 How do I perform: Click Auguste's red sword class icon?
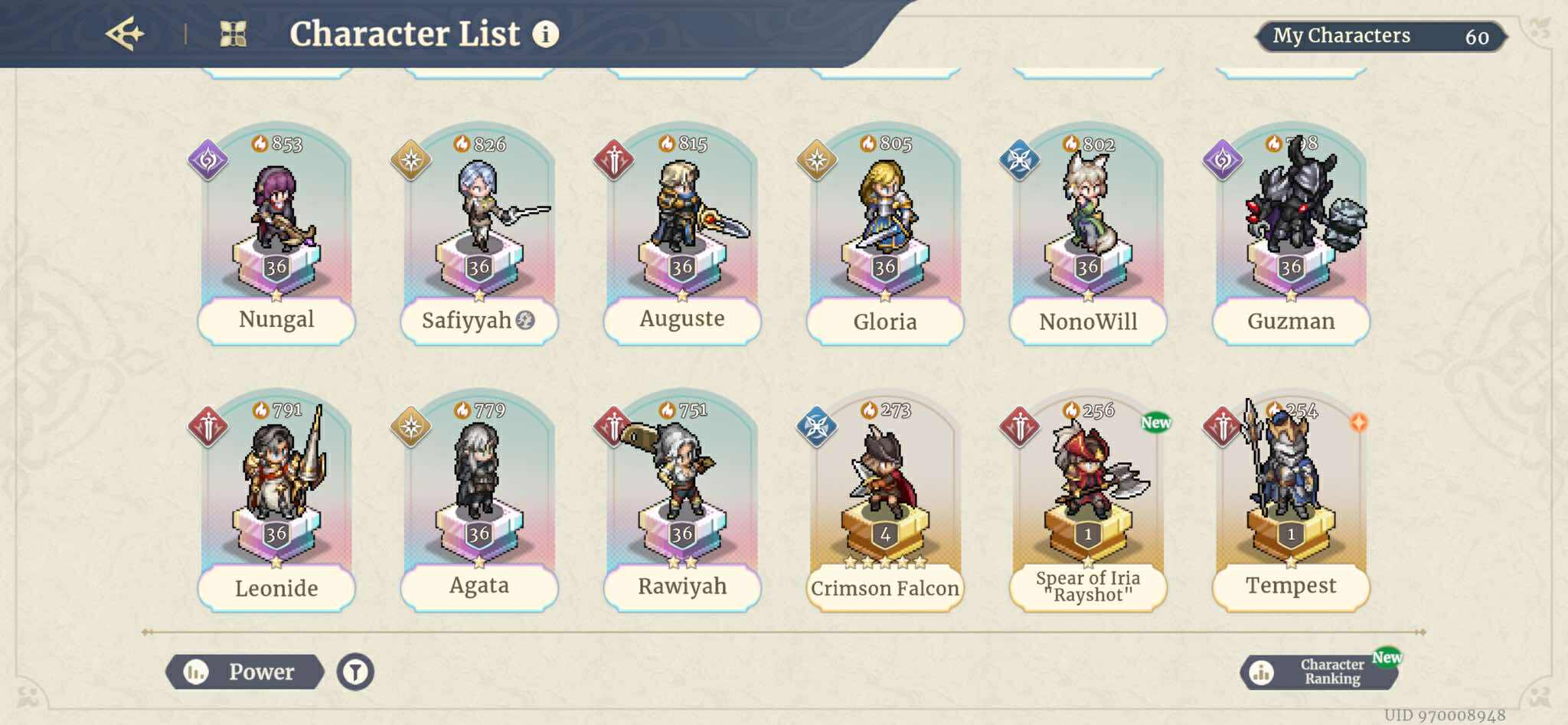point(612,158)
